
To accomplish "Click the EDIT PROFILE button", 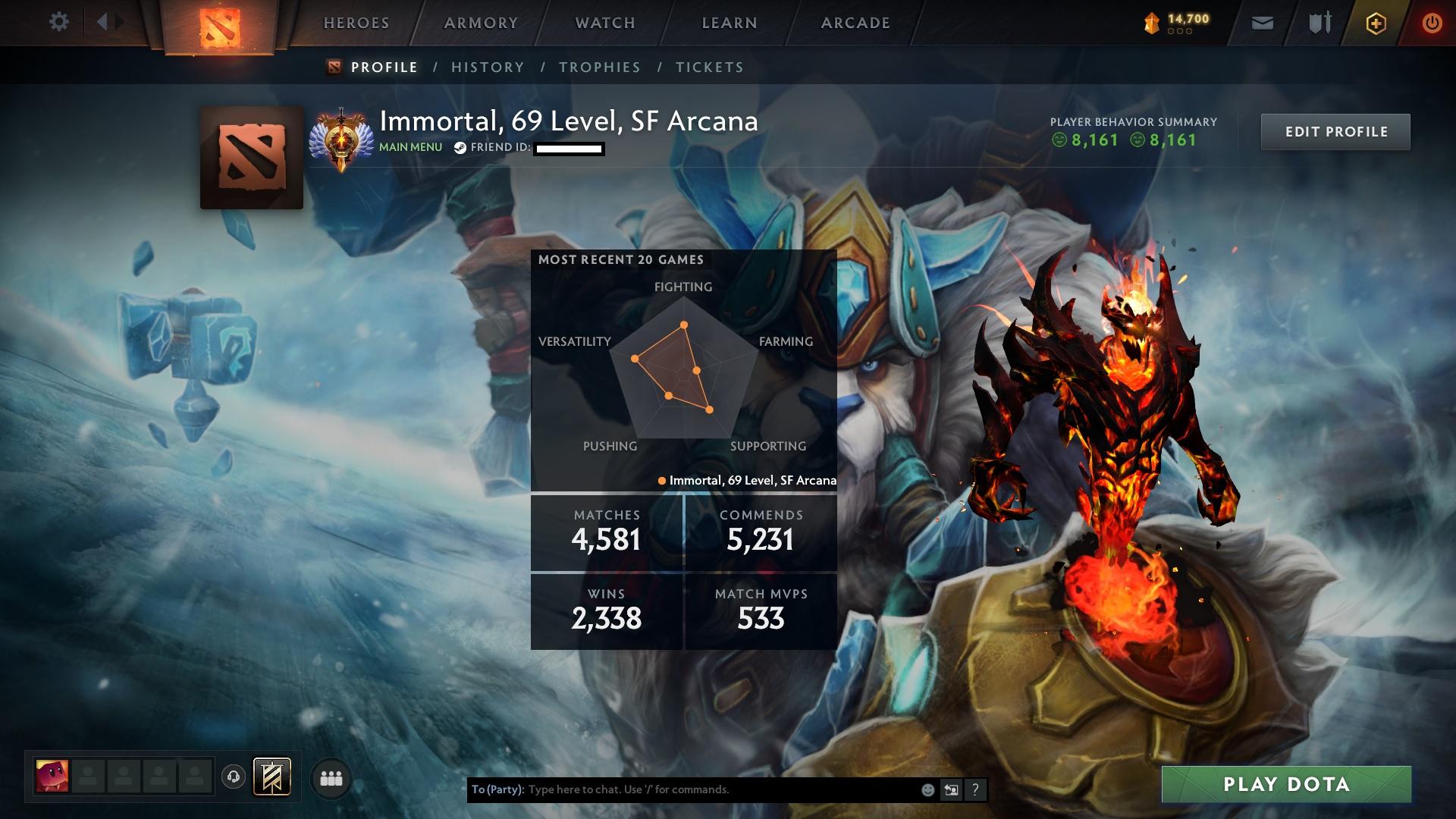I will [1335, 131].
